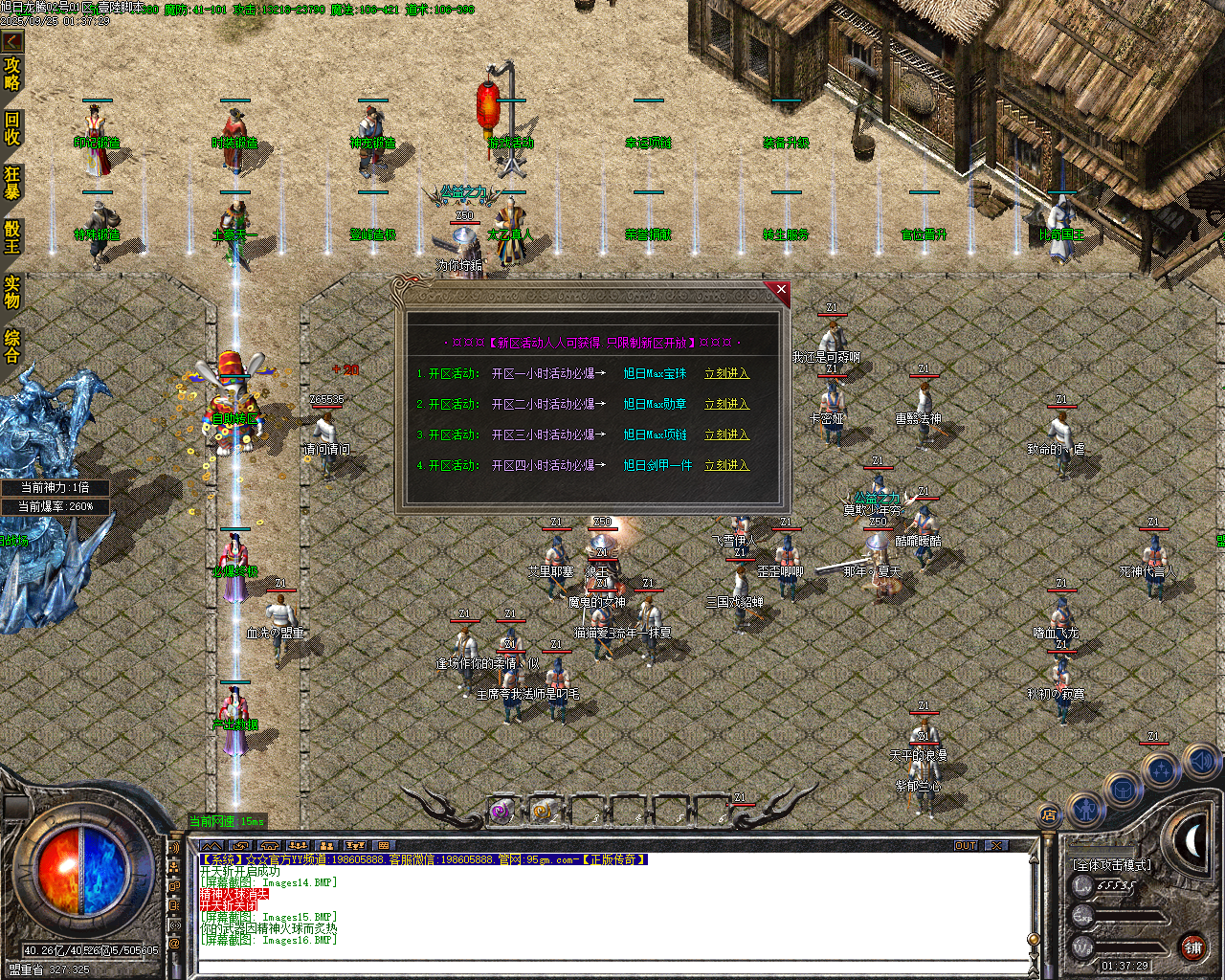The image size is (1225, 980).
Task: Click the red 铺 stall button
Action: (1195, 947)
